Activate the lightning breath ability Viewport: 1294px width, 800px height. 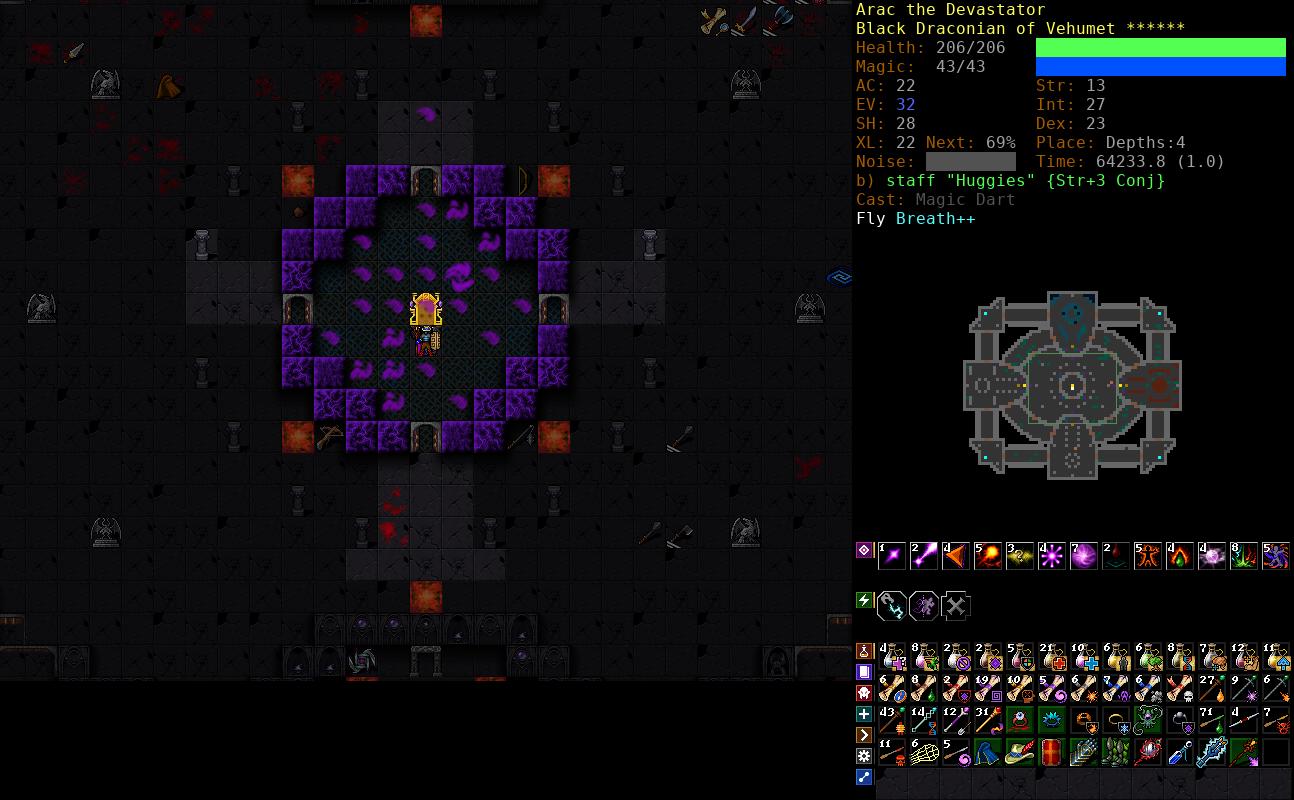click(x=892, y=606)
